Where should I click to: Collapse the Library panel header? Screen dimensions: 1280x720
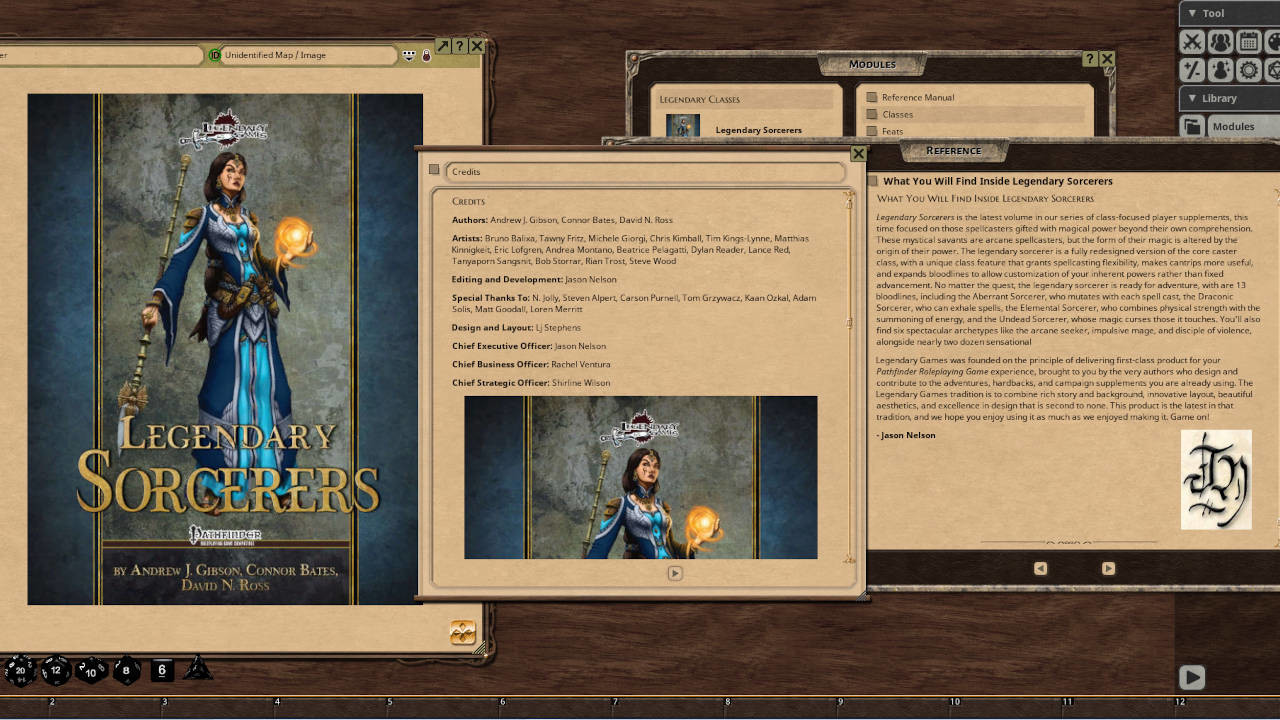coord(1193,98)
